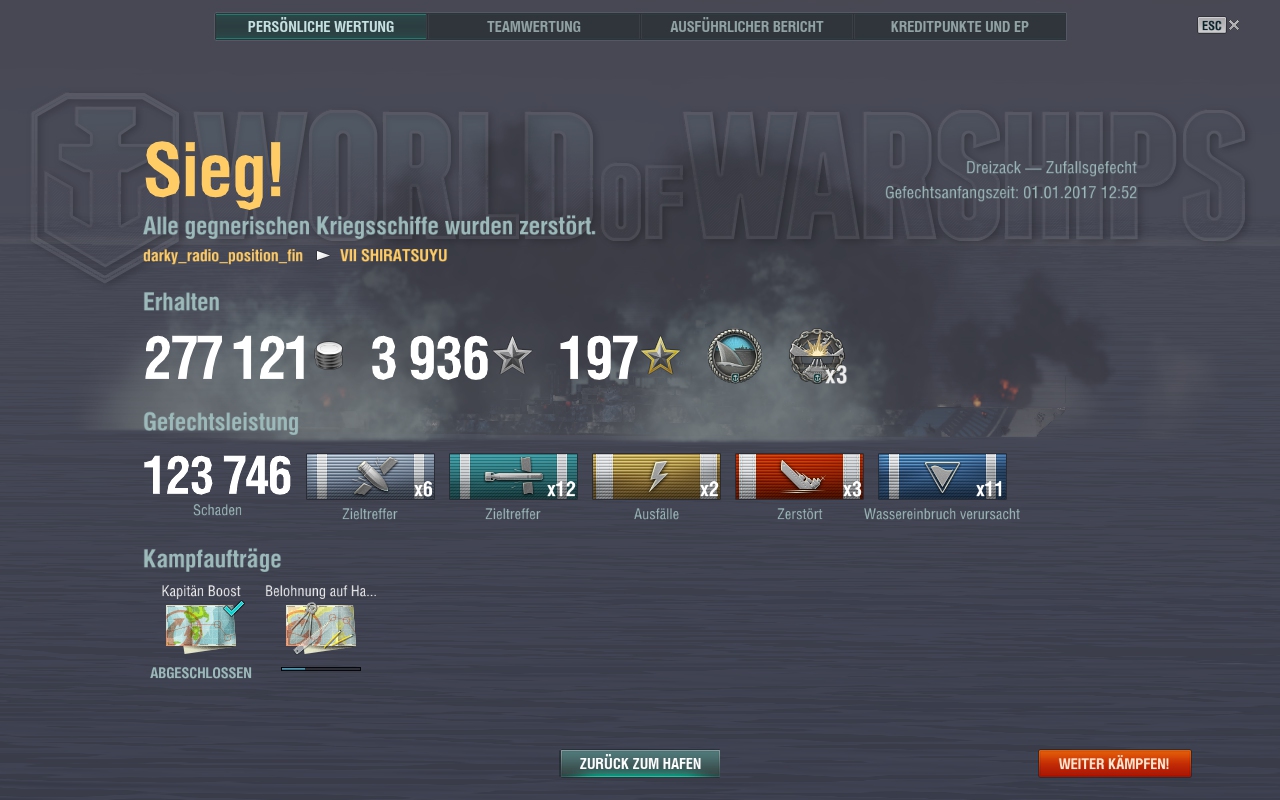
Task: Close the results screen with the X
Action: pos(1234,25)
